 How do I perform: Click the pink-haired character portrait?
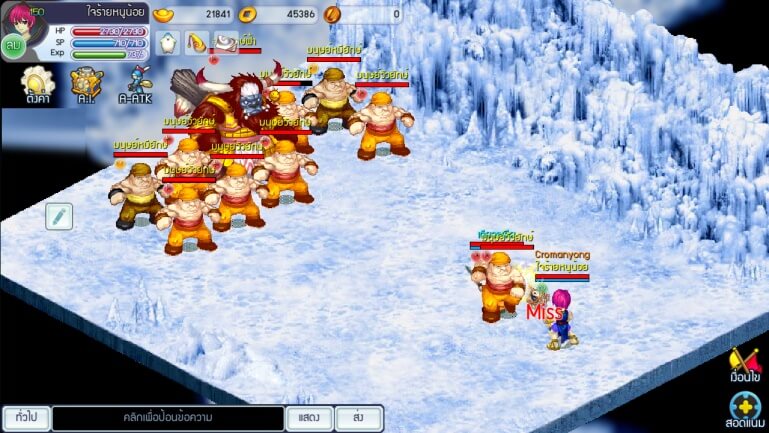tap(22, 17)
